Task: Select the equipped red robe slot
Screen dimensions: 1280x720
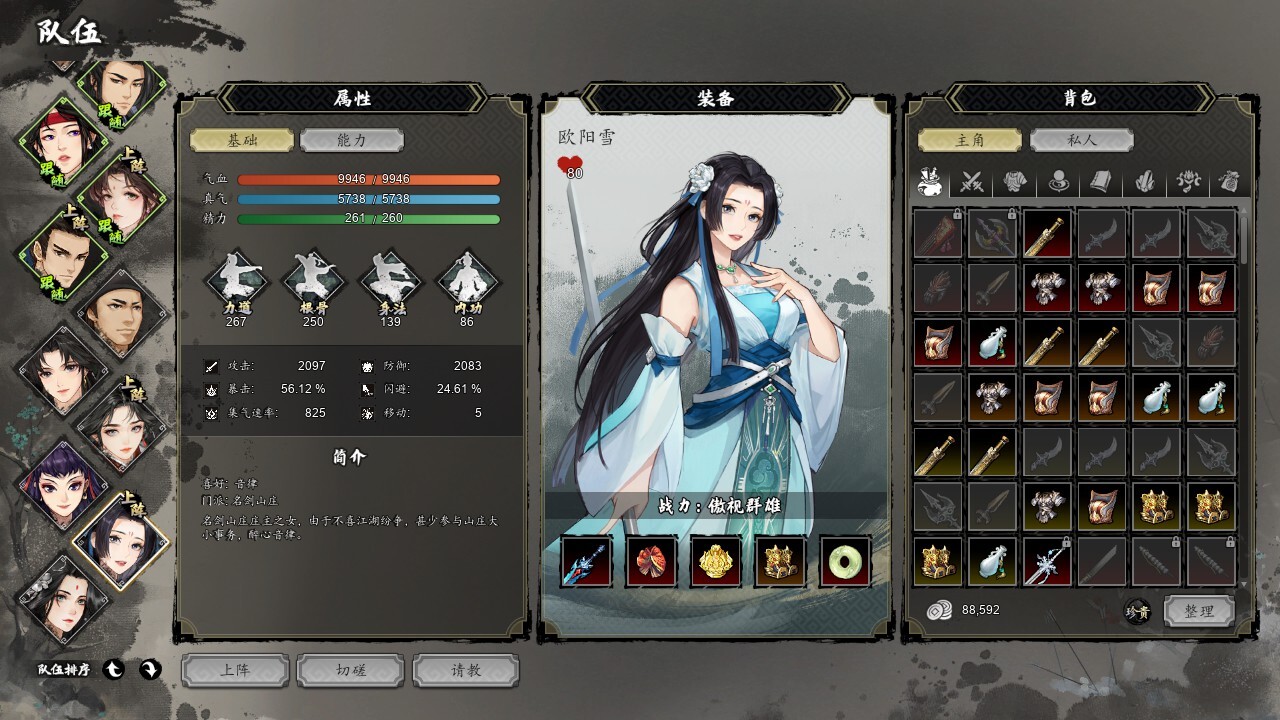Action: click(651, 562)
